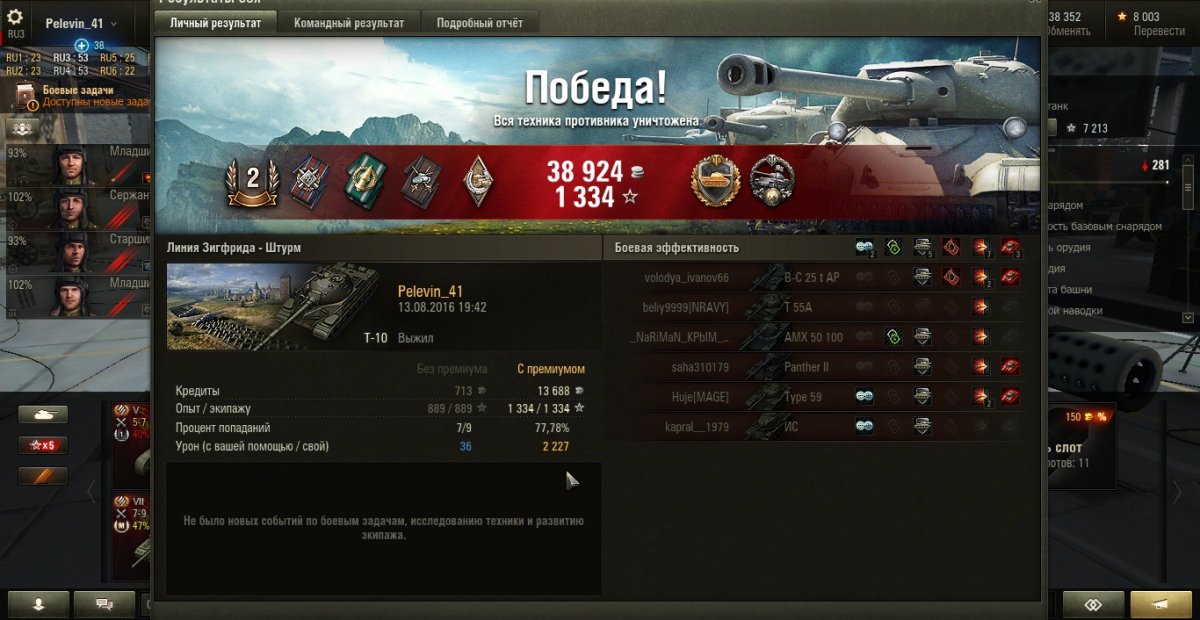Click the gold tank badge medal
Screen dimensions: 1200x620
click(x=715, y=182)
